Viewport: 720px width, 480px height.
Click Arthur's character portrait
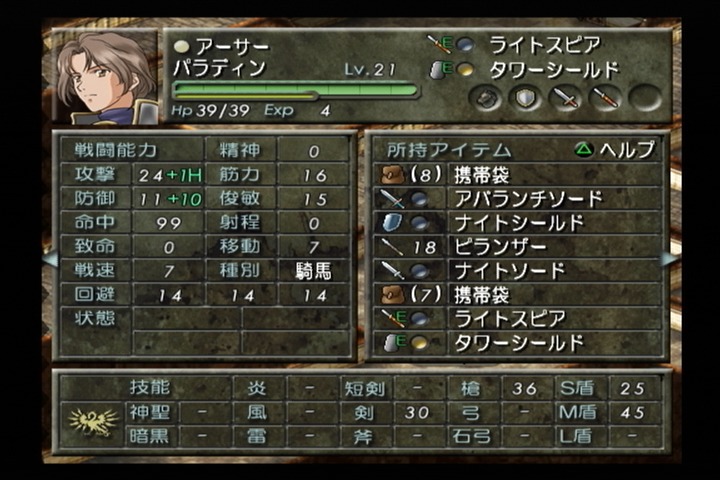104,78
